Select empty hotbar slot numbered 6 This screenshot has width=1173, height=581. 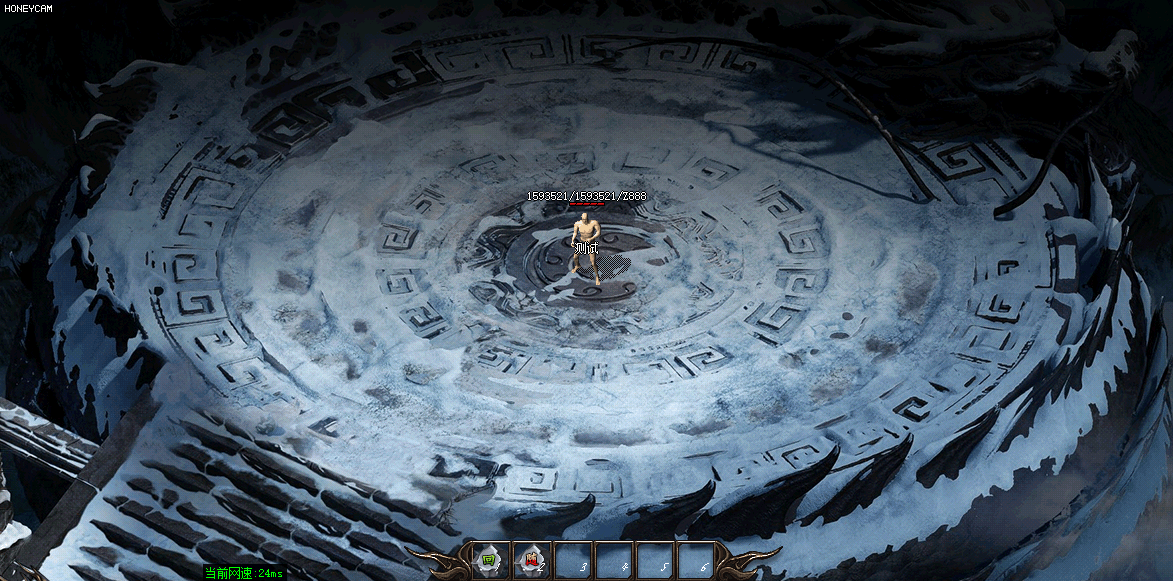[696, 560]
